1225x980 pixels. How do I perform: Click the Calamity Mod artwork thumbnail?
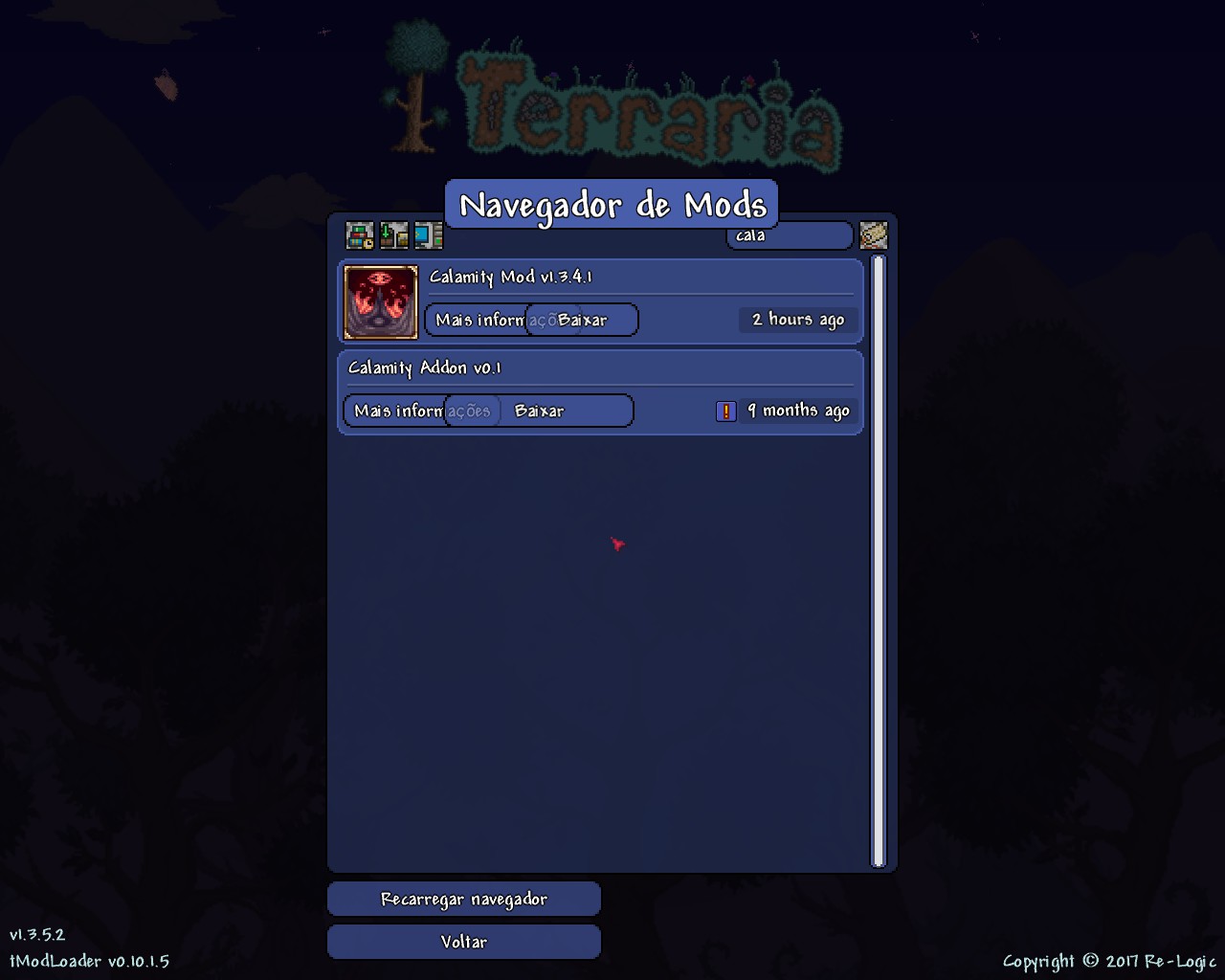[379, 301]
